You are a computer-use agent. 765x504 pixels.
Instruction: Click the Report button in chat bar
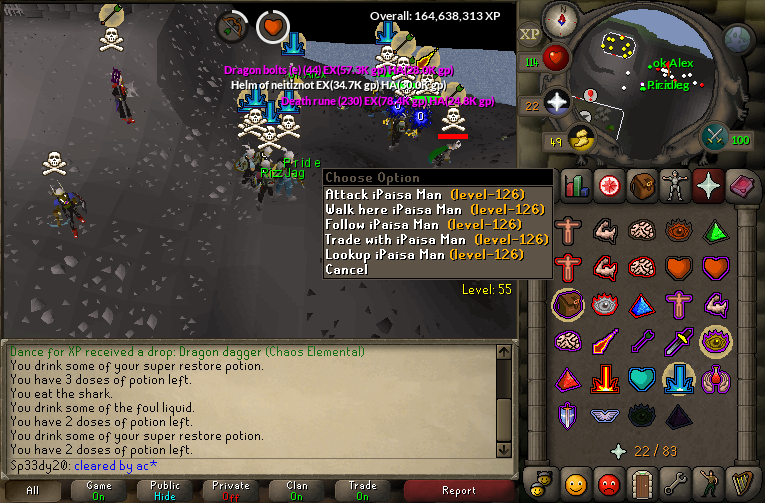point(459,490)
